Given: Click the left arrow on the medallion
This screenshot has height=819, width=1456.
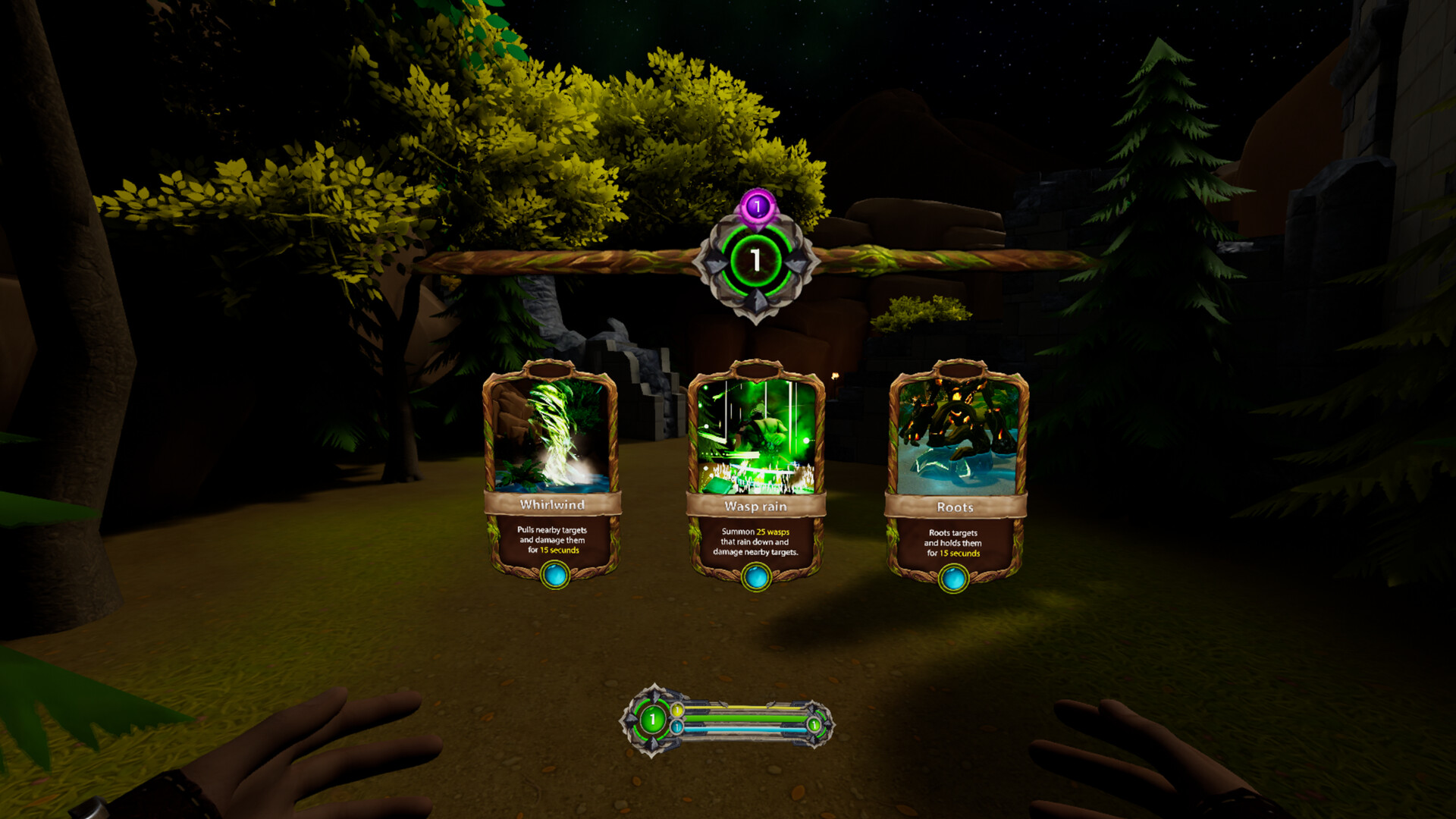Looking at the screenshot, I should pos(715,262).
